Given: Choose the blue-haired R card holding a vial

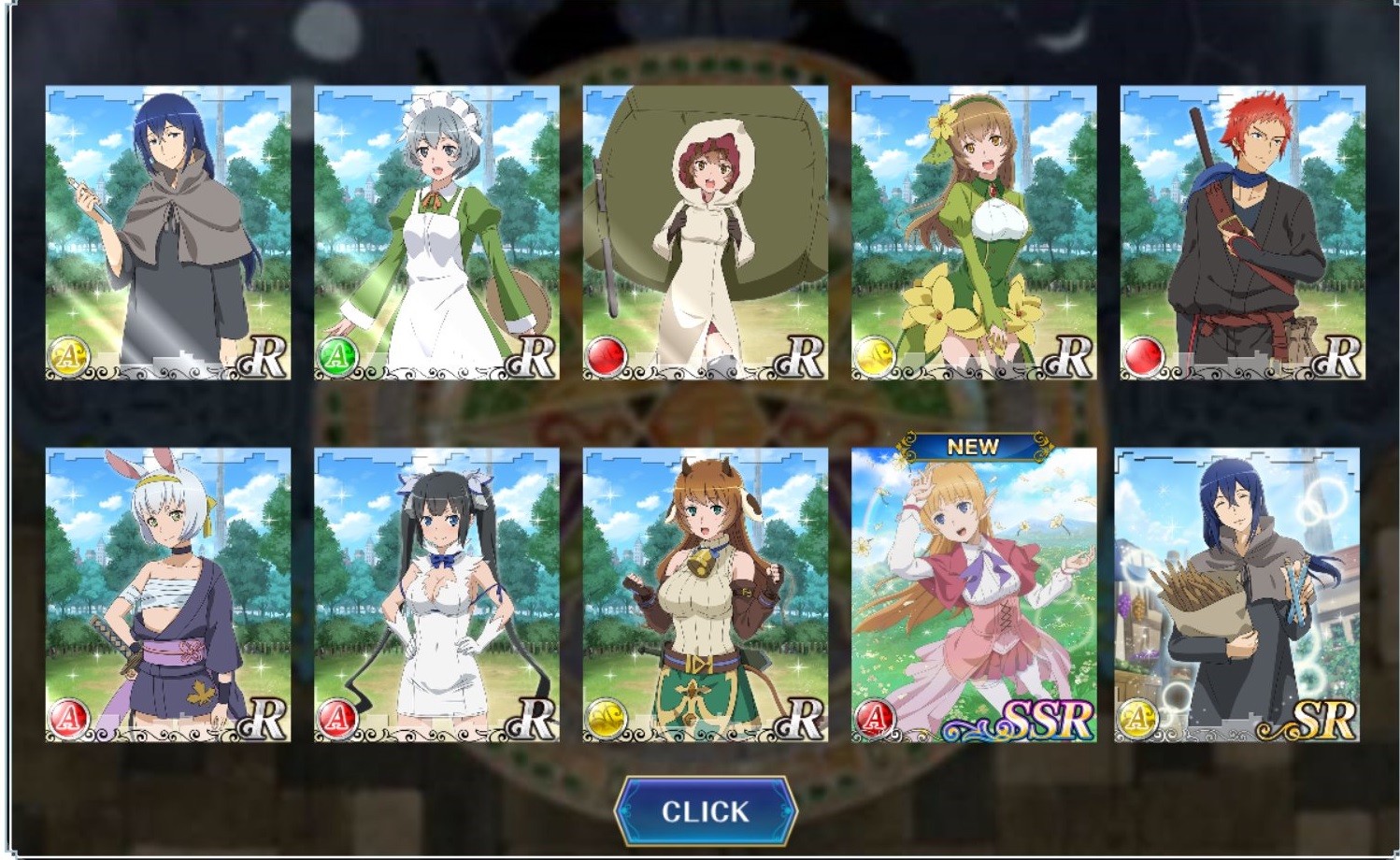Looking at the screenshot, I should 168,233.
